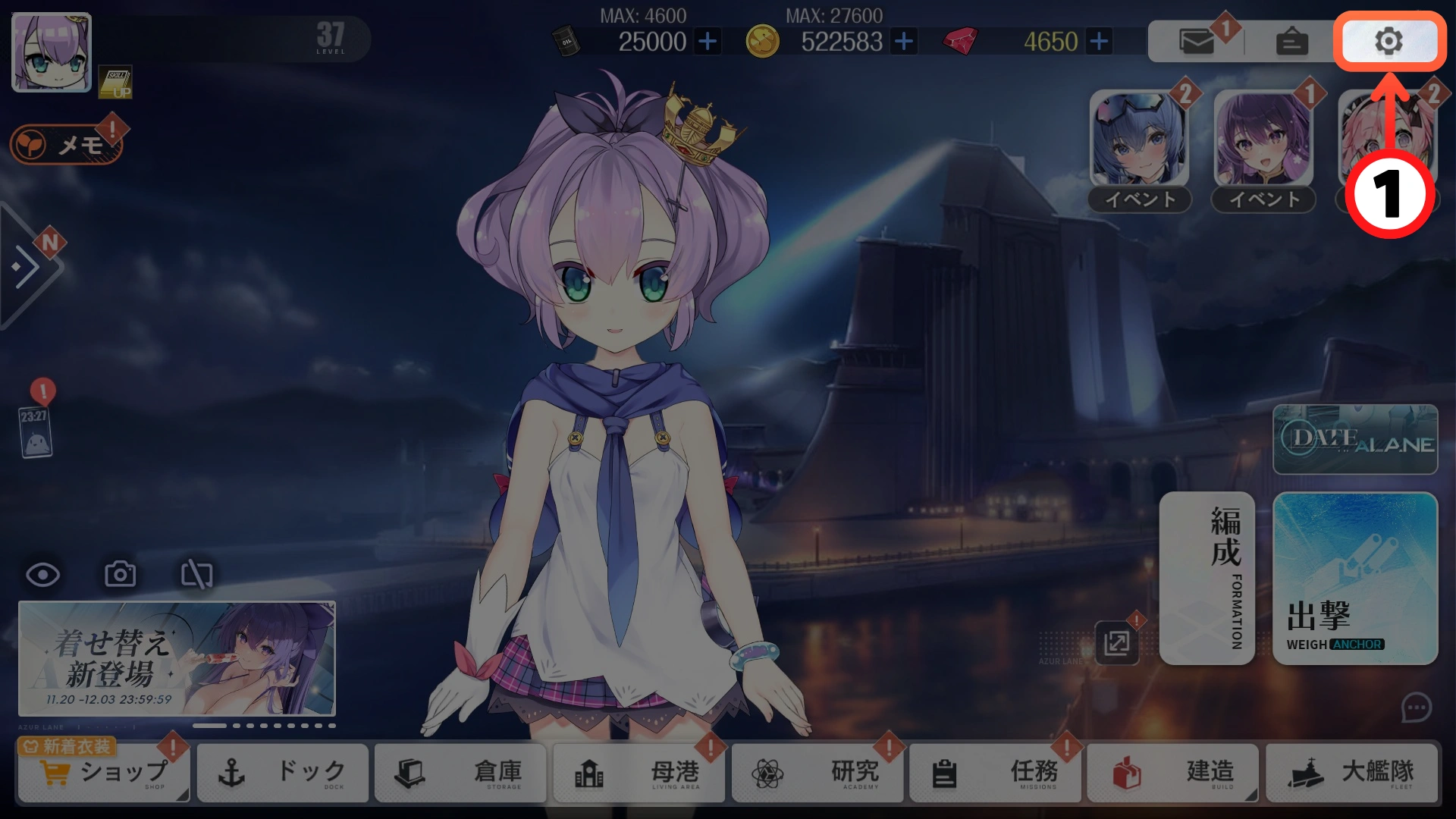Open the 建造 build menu
This screenshot has width=1456, height=819.
[1173, 773]
